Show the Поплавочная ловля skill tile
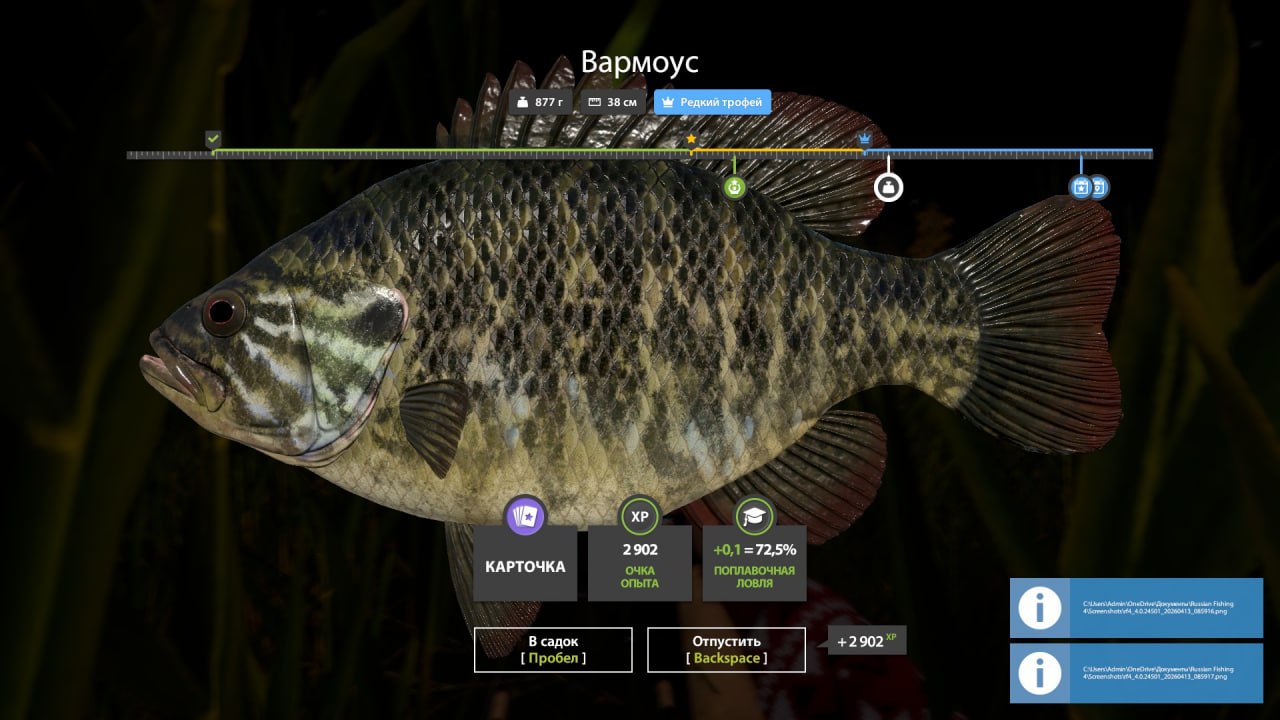 (x=754, y=563)
